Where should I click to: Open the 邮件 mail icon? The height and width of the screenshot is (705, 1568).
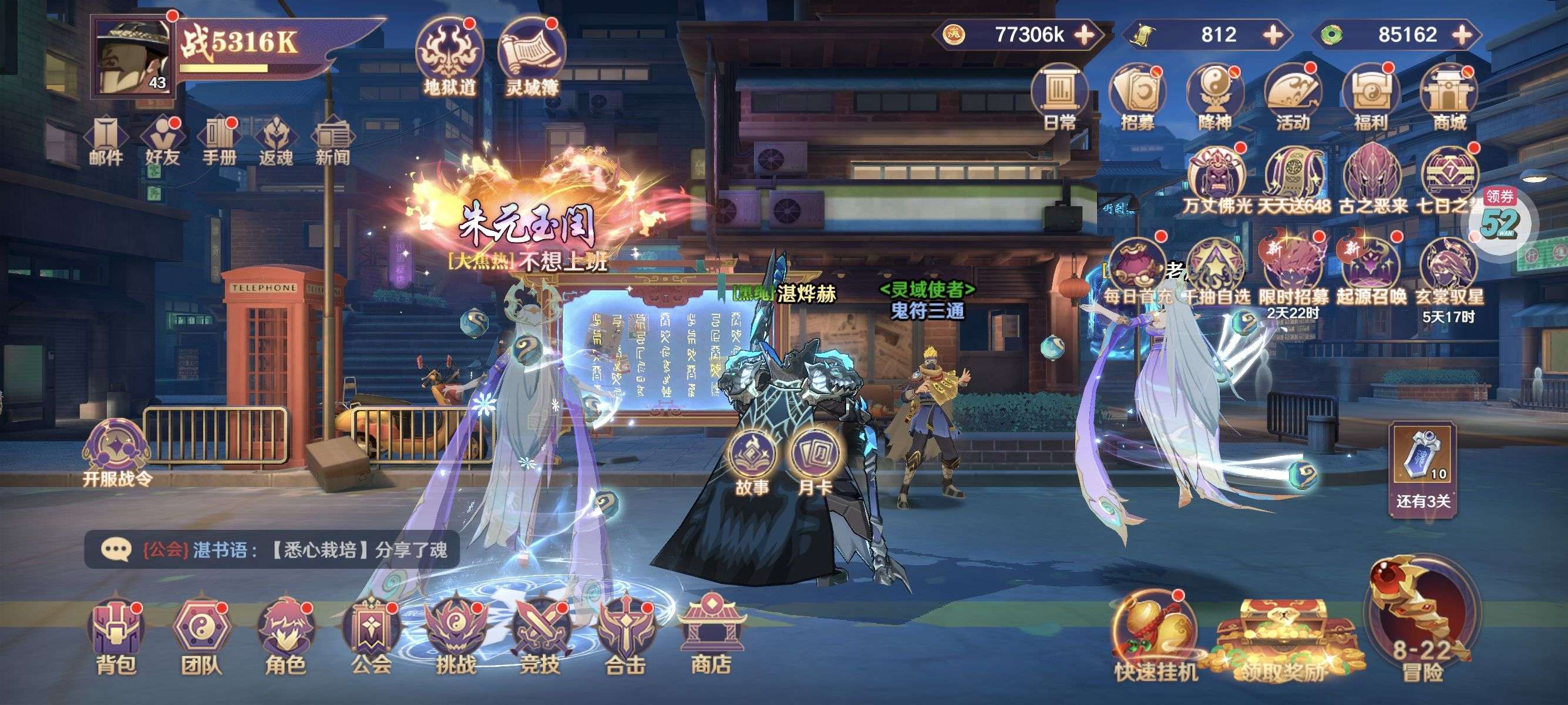point(106,141)
